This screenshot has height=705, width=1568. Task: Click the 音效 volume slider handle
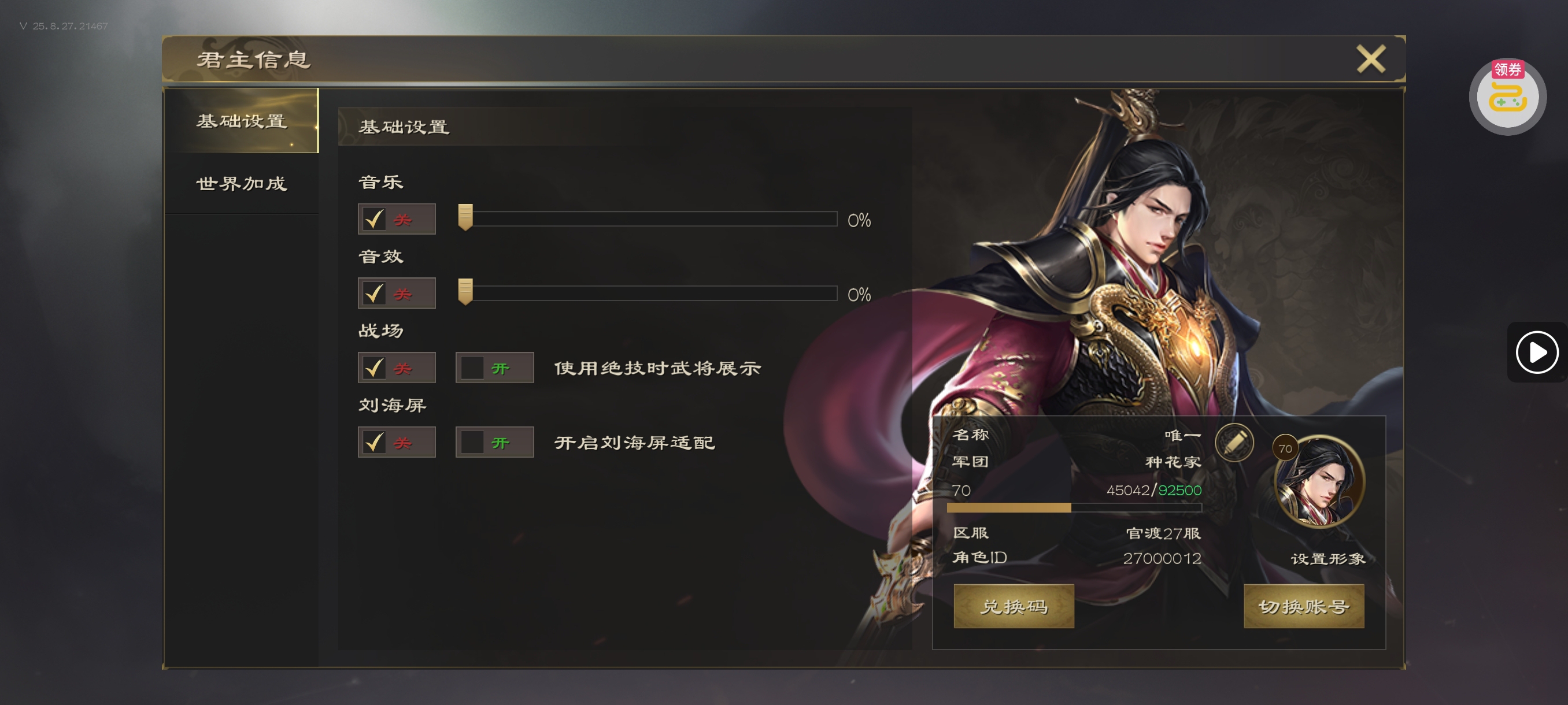click(465, 292)
